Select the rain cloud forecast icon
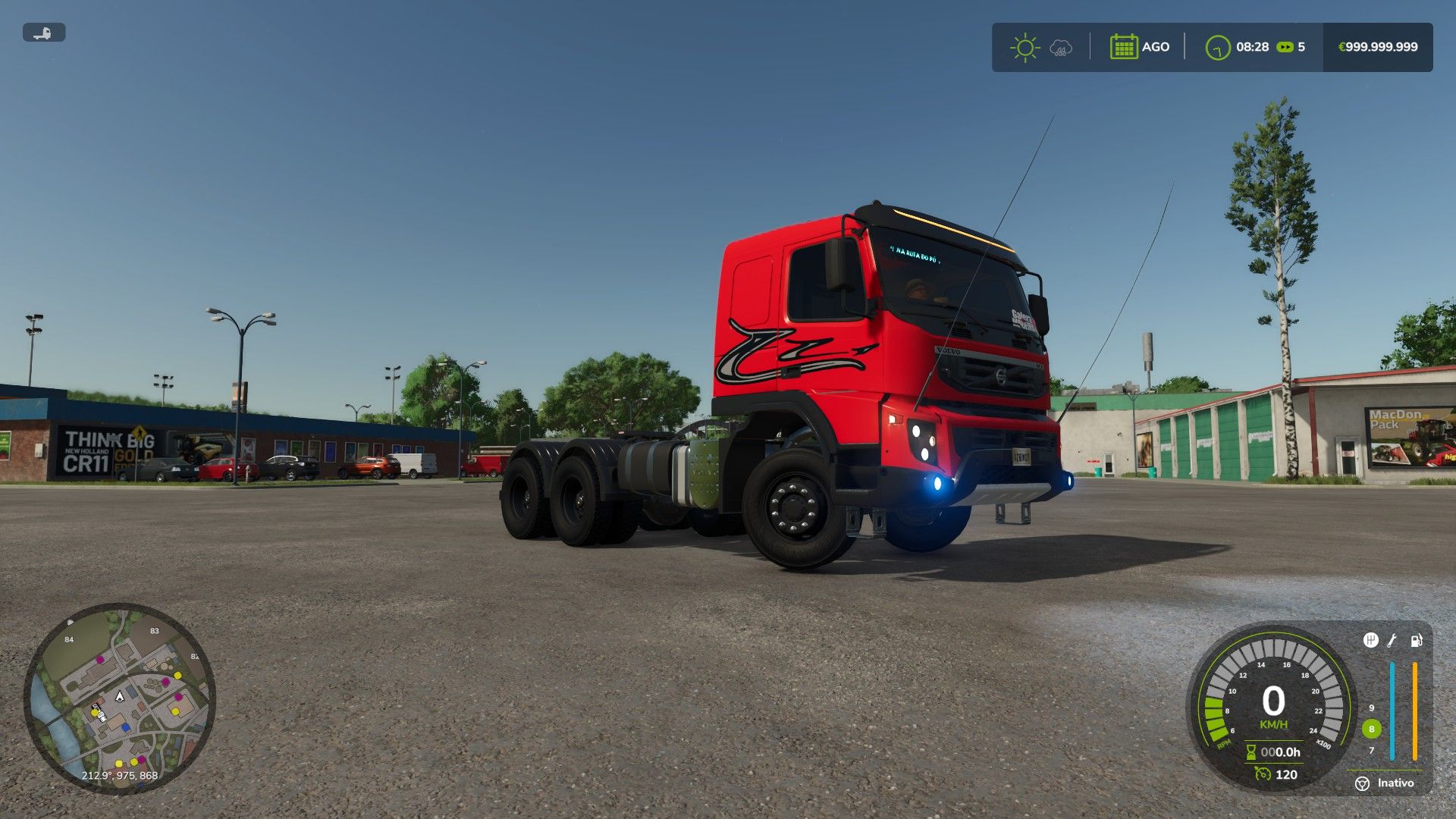This screenshot has height=819, width=1456. point(1061,49)
